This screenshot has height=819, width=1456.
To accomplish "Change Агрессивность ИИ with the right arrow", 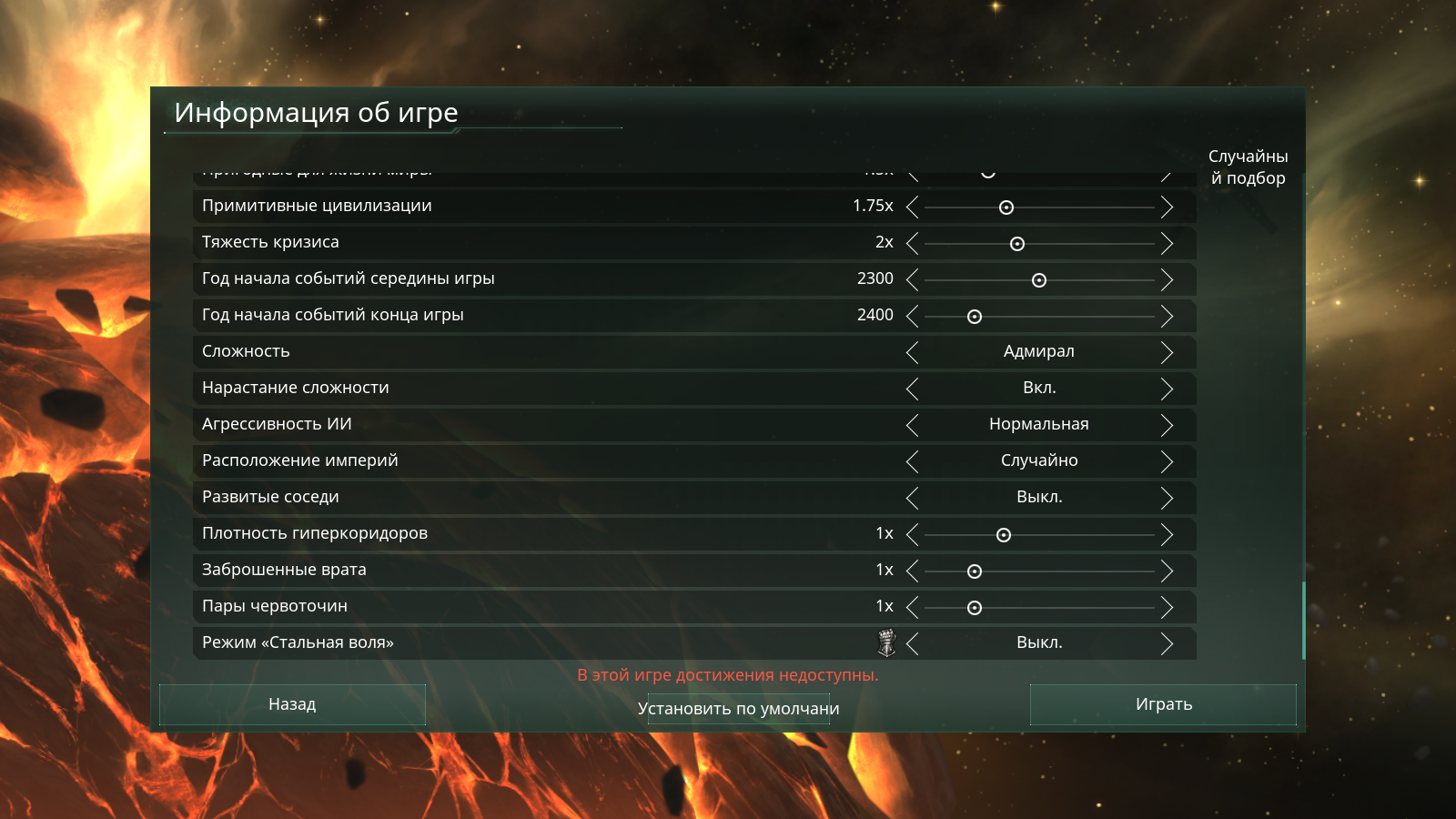I will pos(1167,425).
